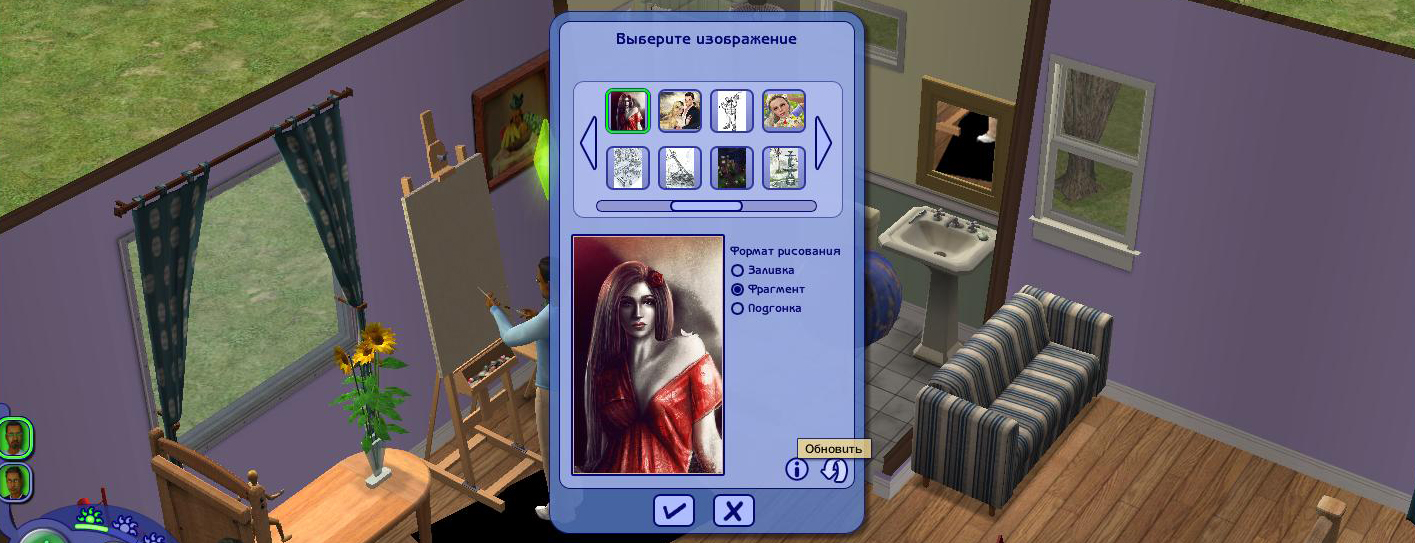The height and width of the screenshot is (543, 1415).
Task: Select the red-dress woman thumbnail
Action: (x=628, y=111)
